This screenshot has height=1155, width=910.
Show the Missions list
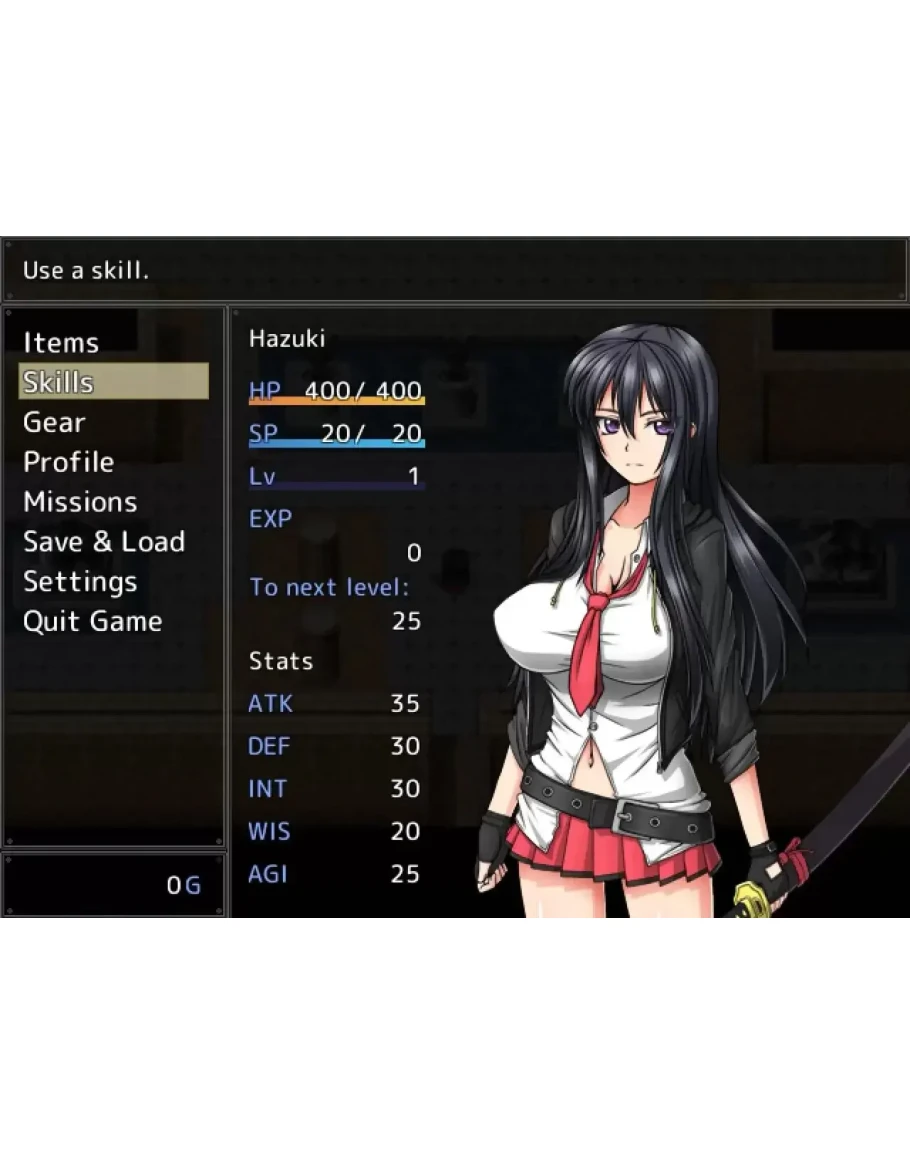point(80,502)
